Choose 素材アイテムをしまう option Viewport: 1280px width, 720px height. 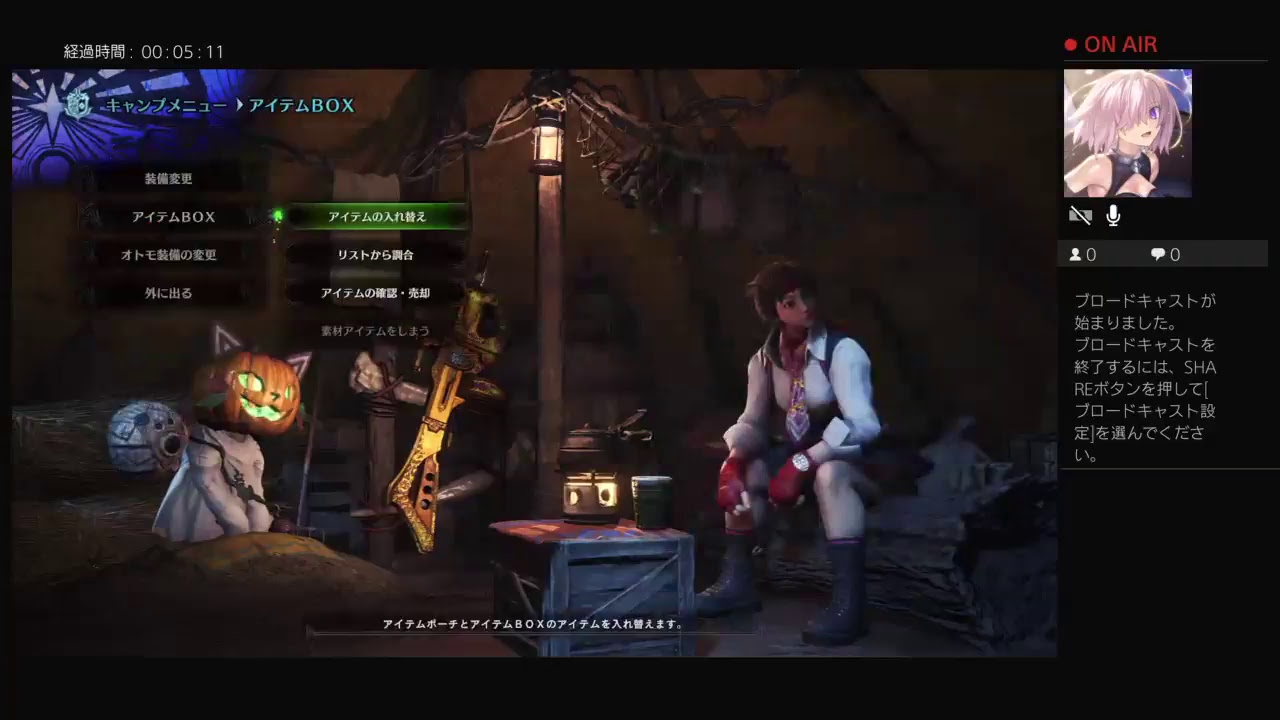click(x=375, y=331)
